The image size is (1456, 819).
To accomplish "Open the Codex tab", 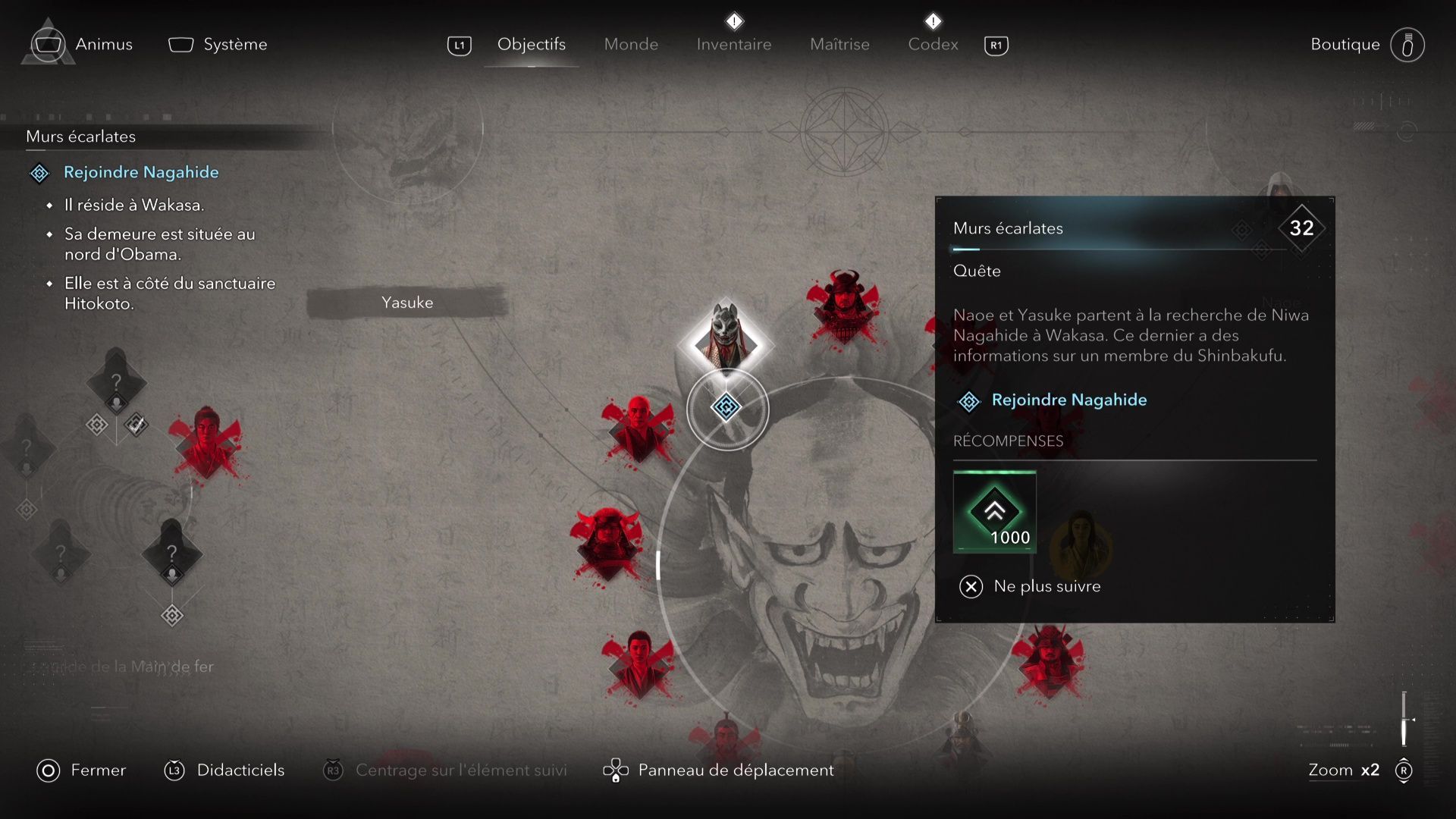I will coord(933,45).
